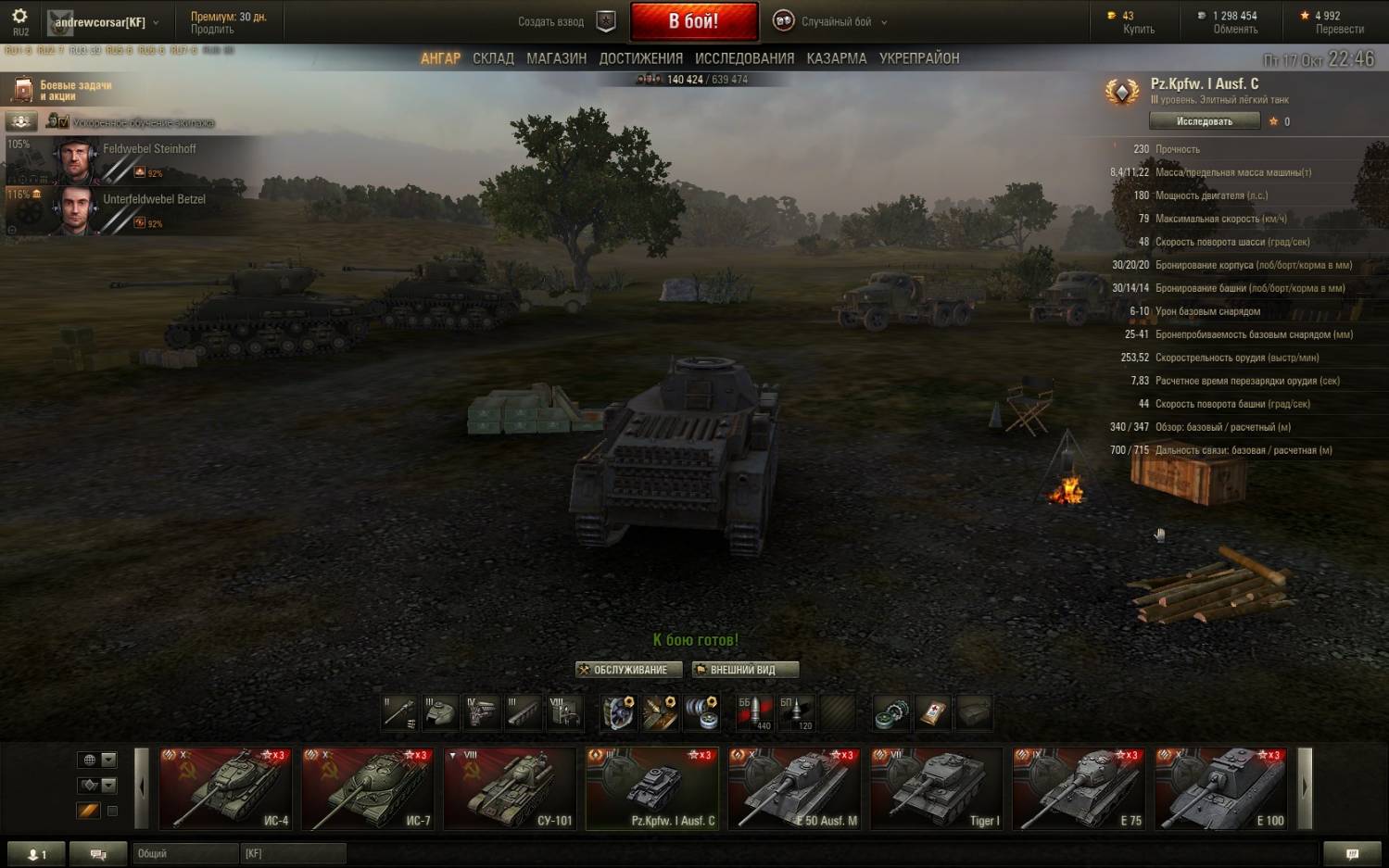Image resolution: width=1389 pixels, height=868 pixels.
Task: Click the Общий chat channel tab
Action: [x=183, y=853]
